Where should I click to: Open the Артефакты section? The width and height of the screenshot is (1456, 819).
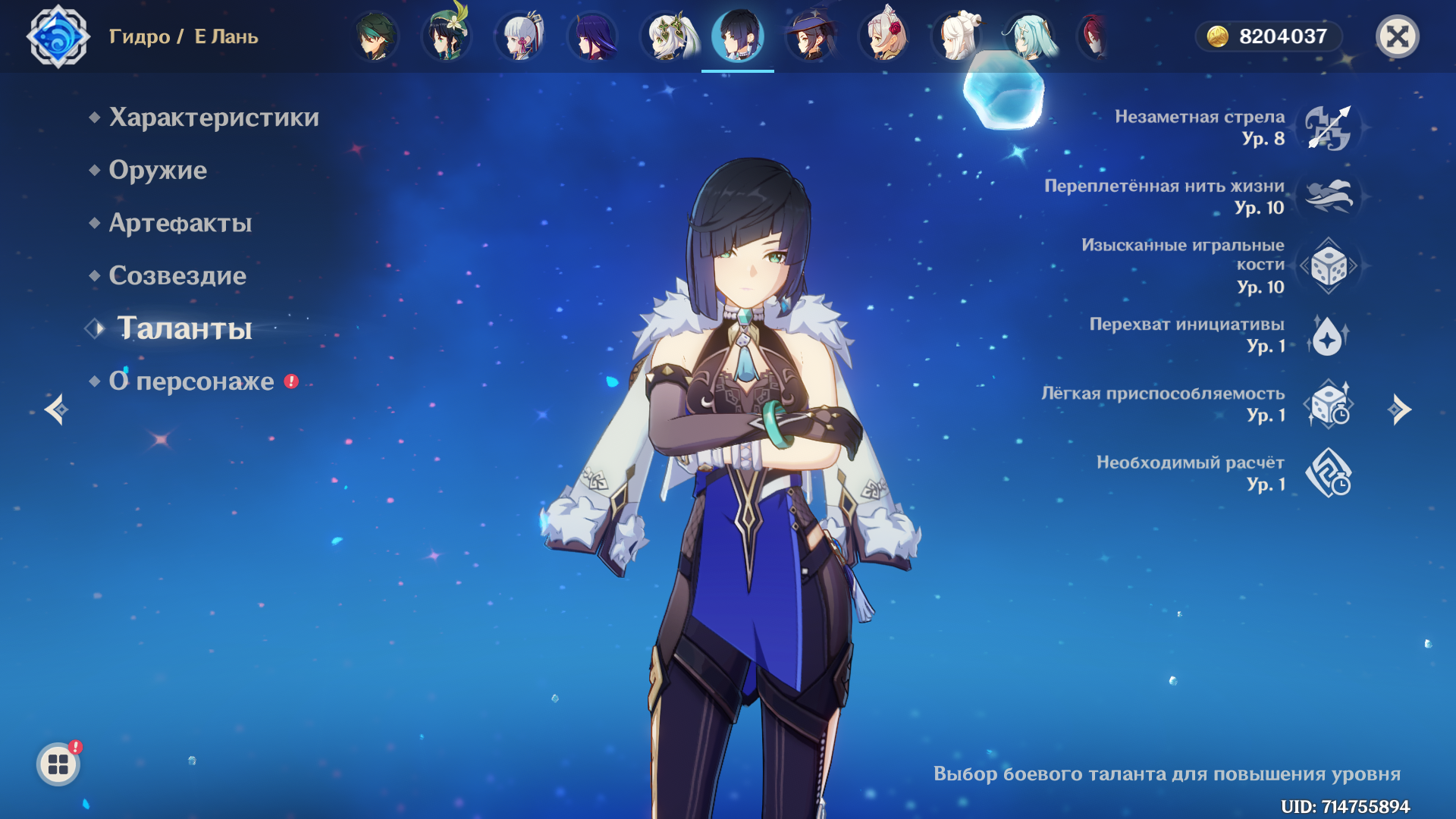180,223
